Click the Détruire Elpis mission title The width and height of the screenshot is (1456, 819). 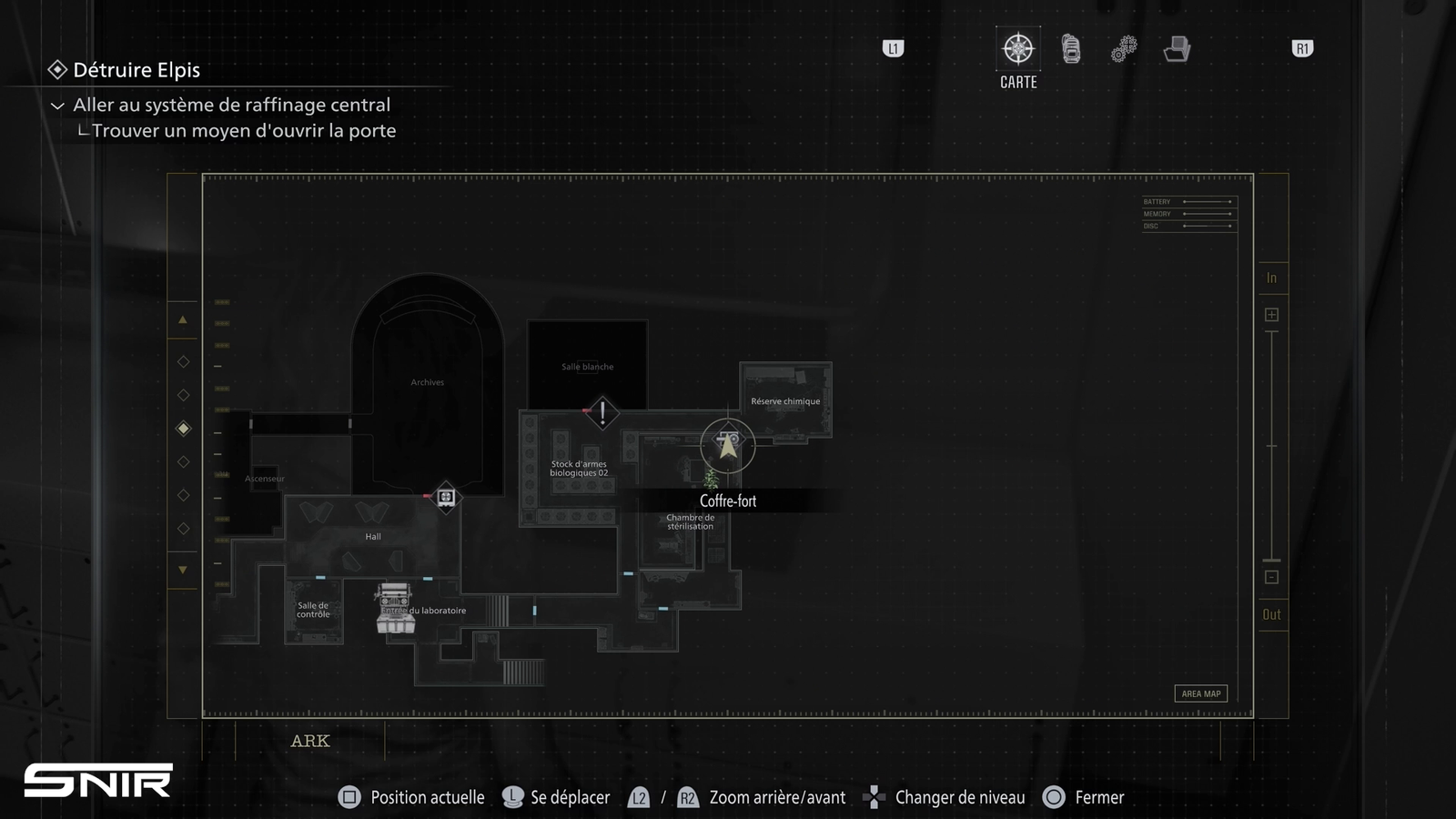coord(136,70)
